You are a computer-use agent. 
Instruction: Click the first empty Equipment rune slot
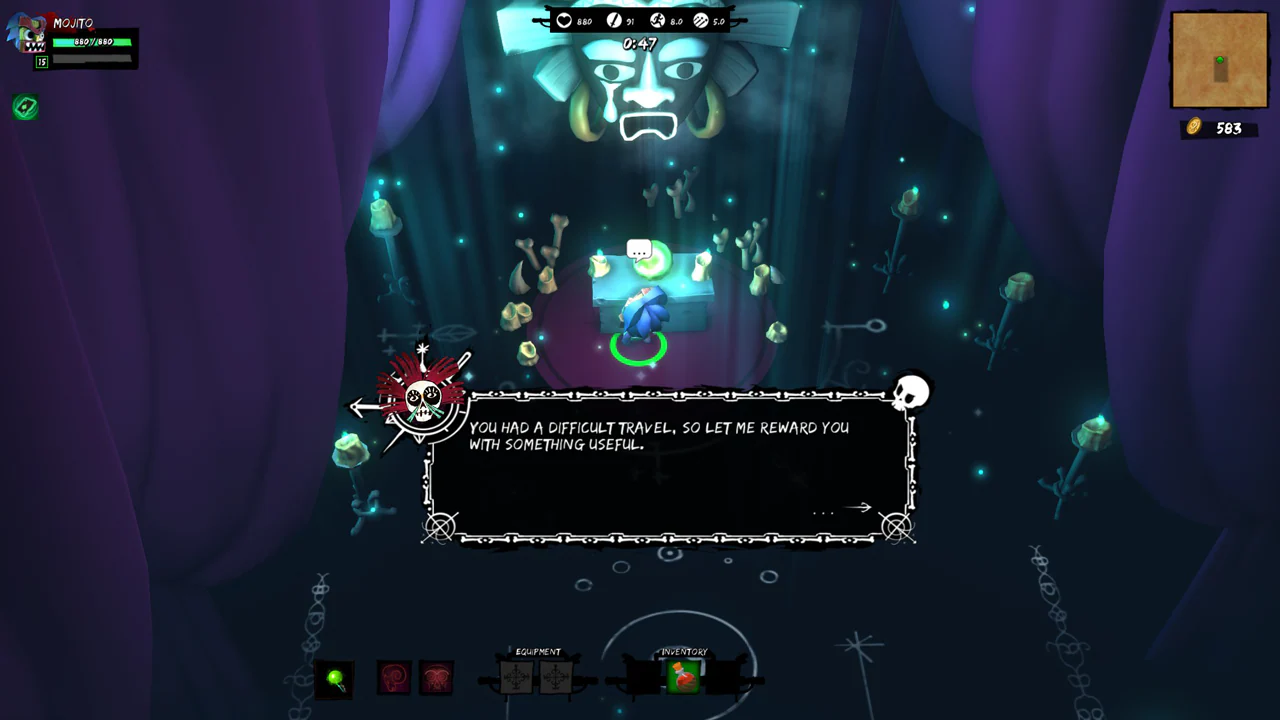coord(516,678)
